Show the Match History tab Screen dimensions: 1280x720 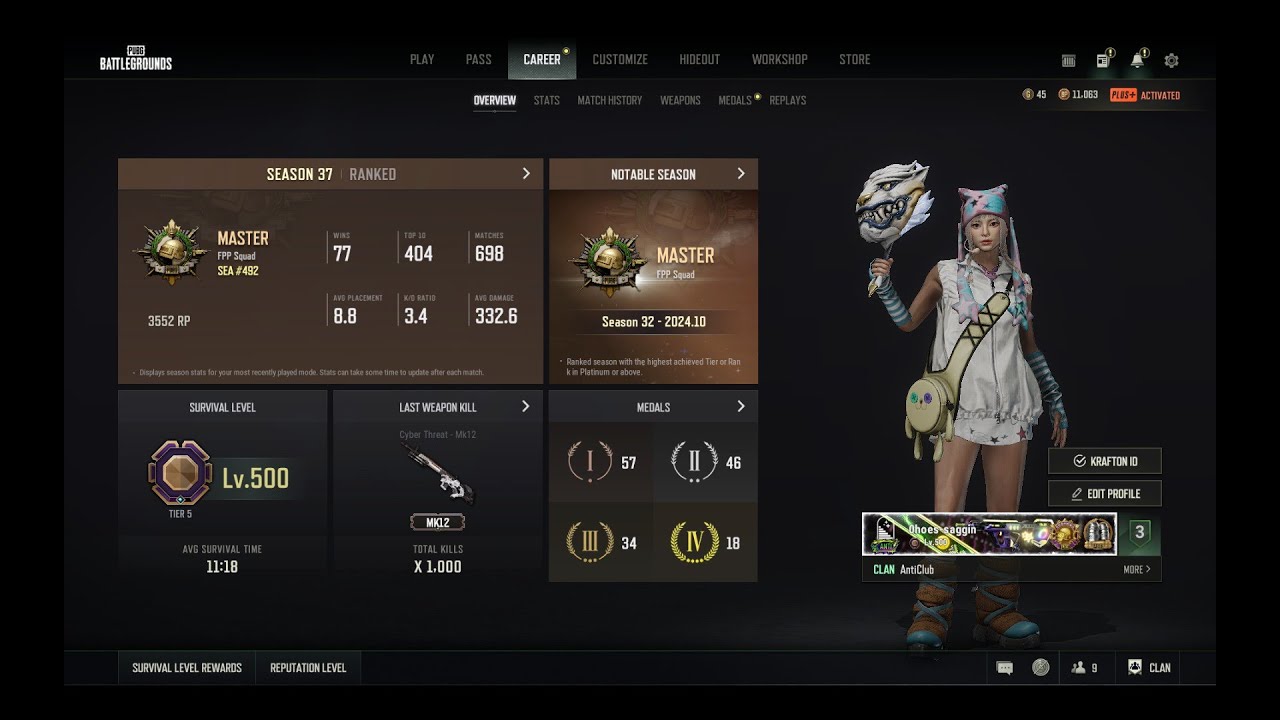609,101
